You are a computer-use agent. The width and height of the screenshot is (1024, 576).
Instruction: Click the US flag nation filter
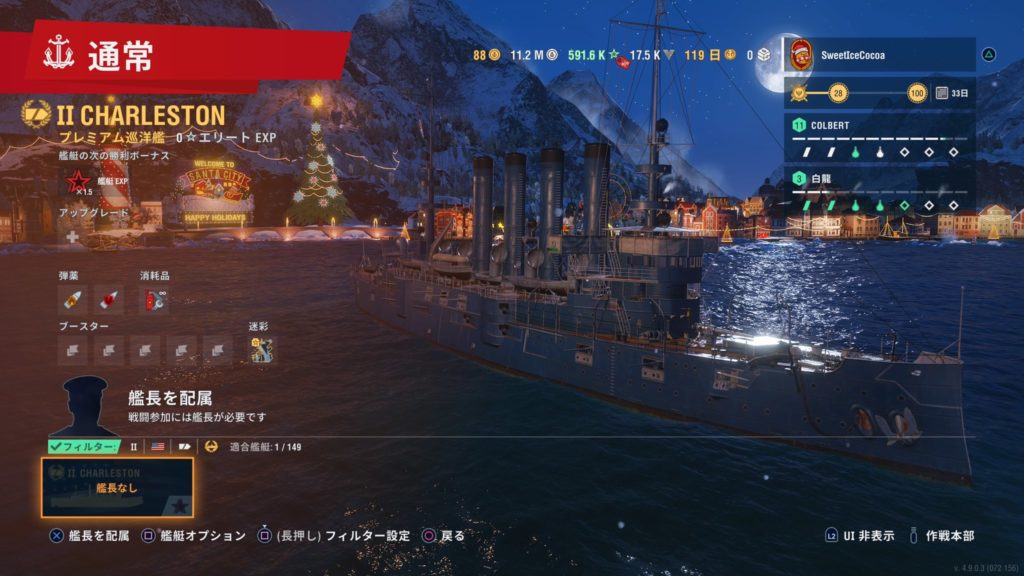coord(158,447)
